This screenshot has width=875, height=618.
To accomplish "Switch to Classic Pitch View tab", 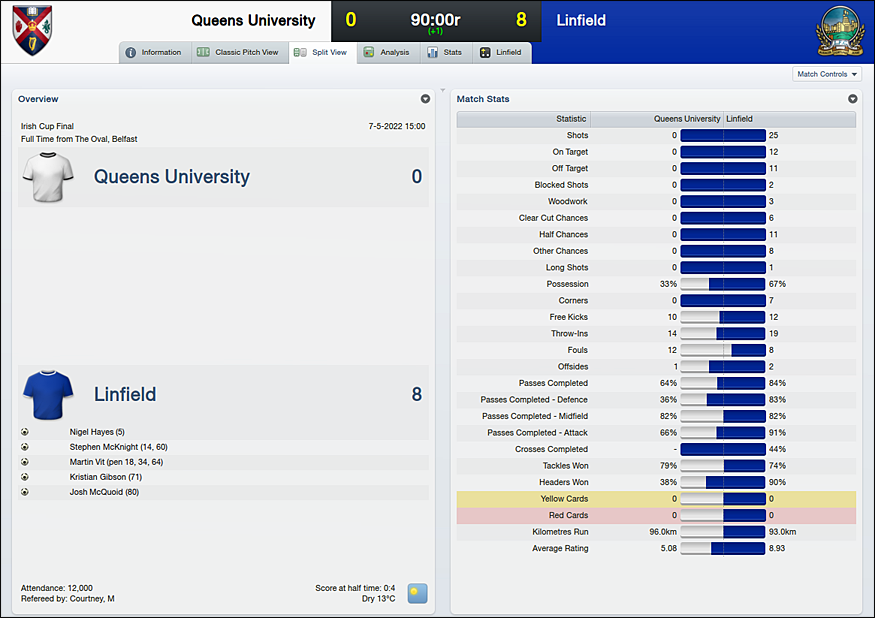I will [x=239, y=53].
